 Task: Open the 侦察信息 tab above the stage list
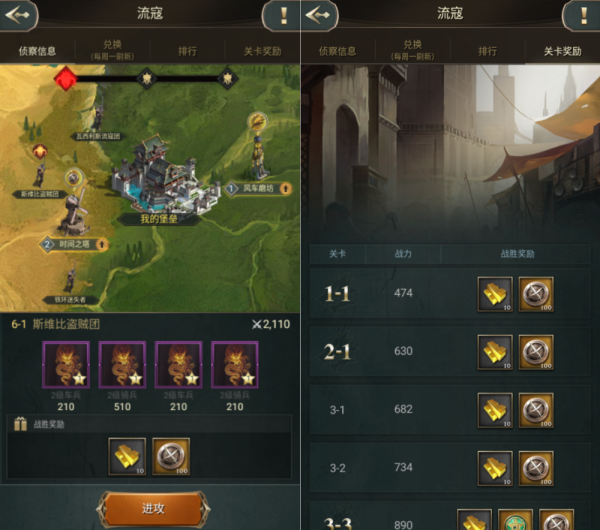coord(338,50)
